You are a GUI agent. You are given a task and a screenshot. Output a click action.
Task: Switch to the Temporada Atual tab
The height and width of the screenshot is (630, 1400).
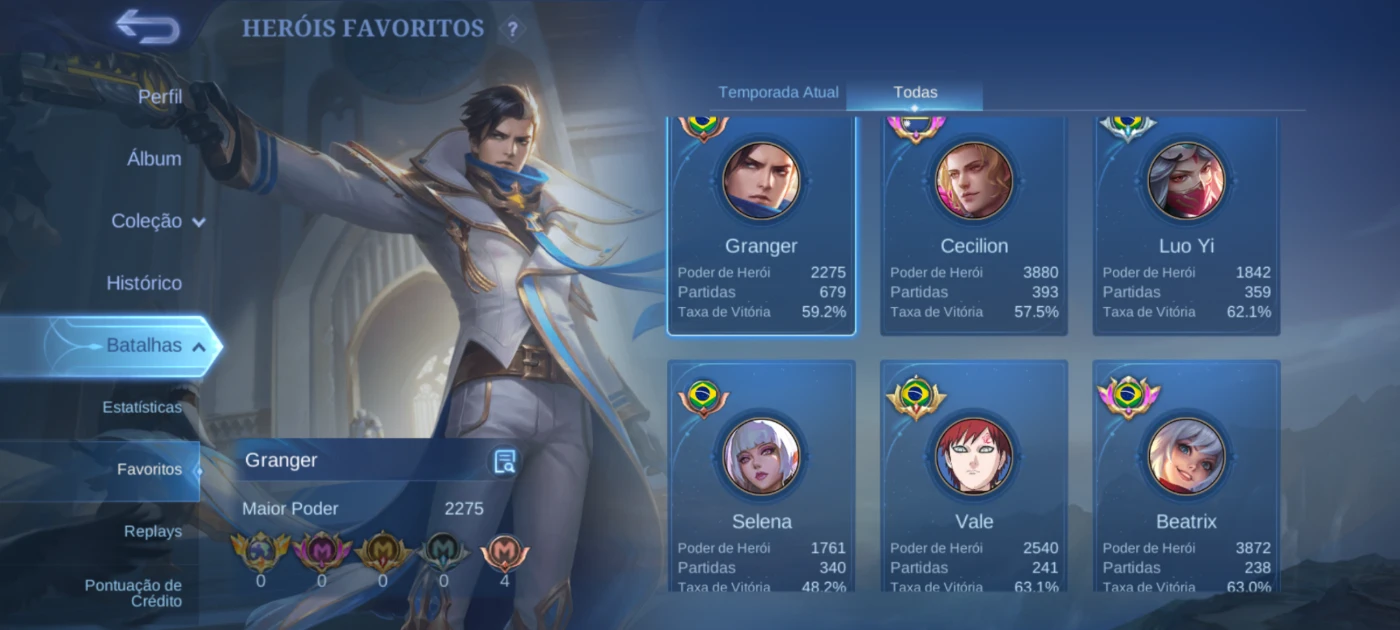[778, 93]
